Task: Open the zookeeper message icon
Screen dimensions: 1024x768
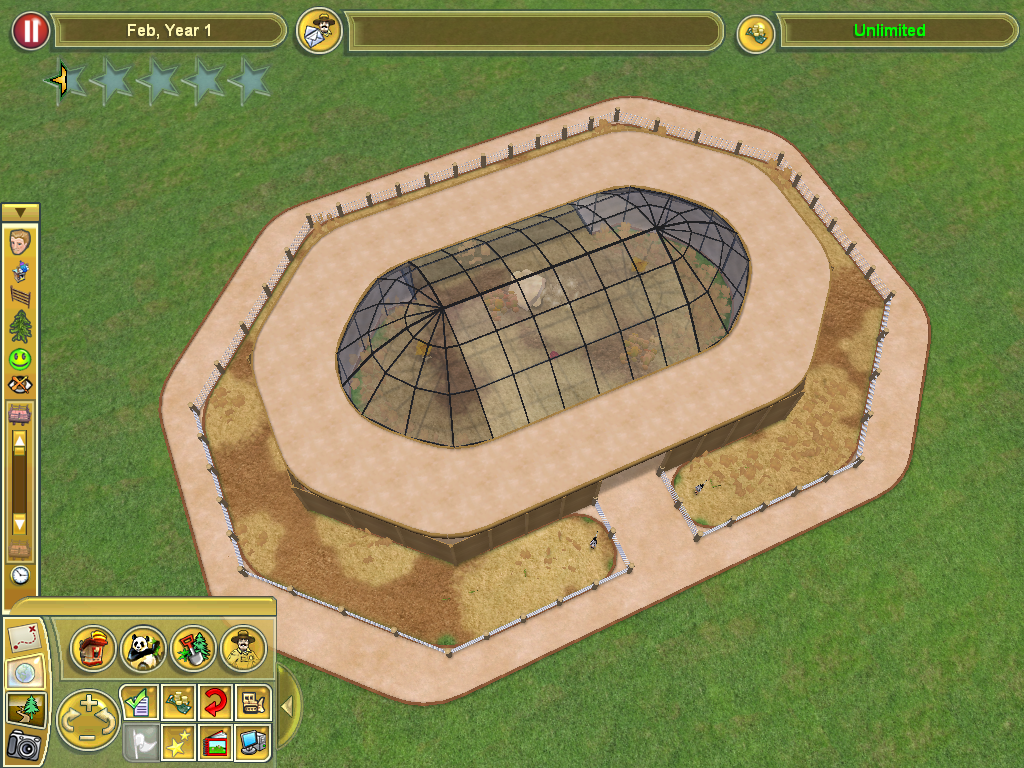Action: click(x=319, y=31)
